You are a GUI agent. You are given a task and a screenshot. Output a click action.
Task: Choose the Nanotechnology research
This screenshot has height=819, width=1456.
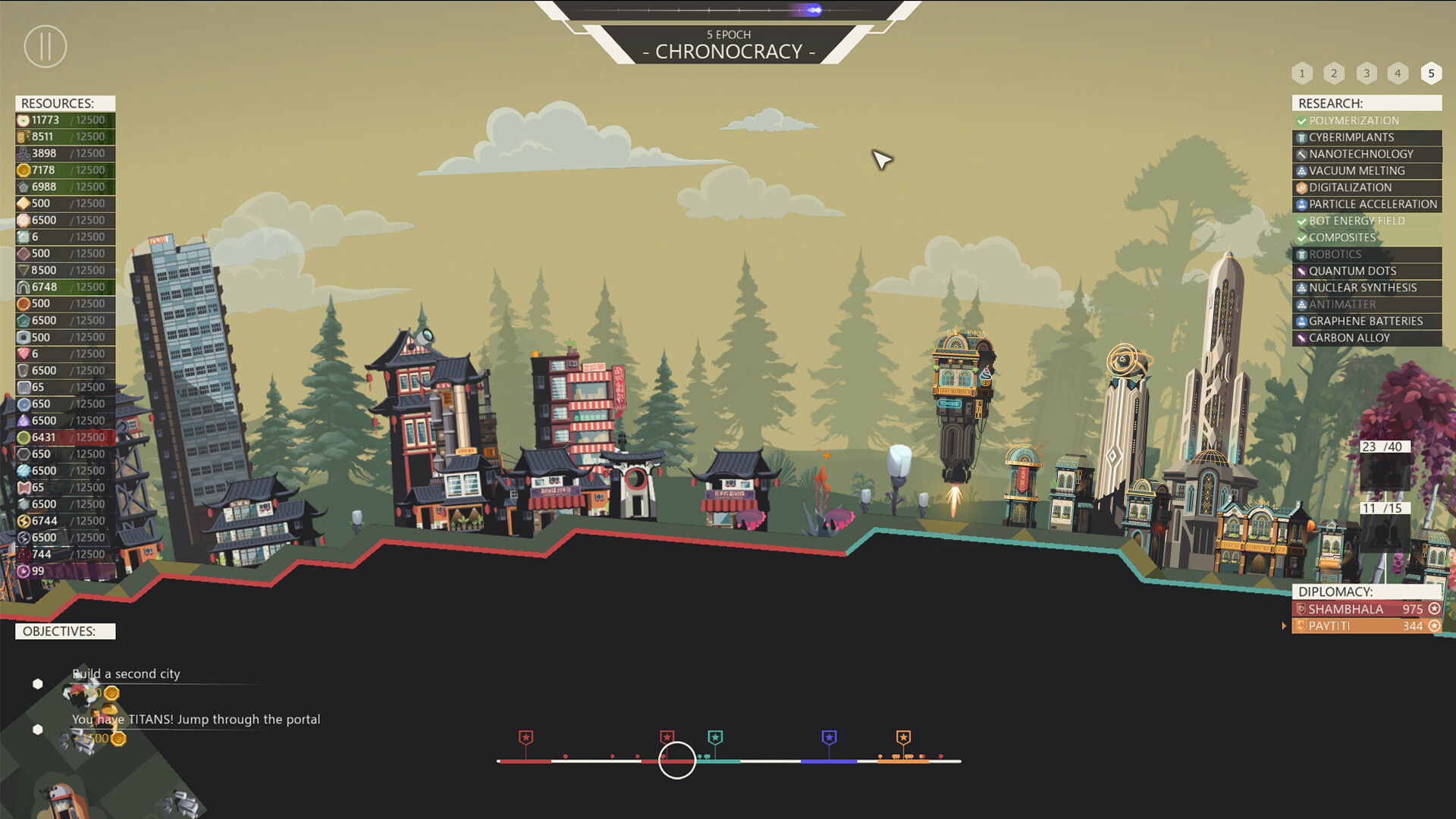click(x=1367, y=154)
